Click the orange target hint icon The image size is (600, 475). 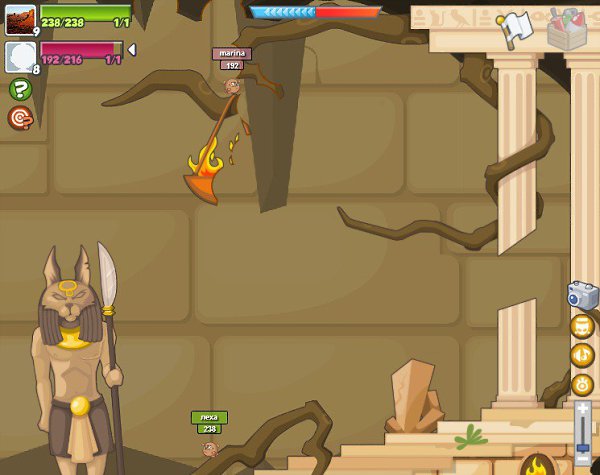click(x=20, y=118)
